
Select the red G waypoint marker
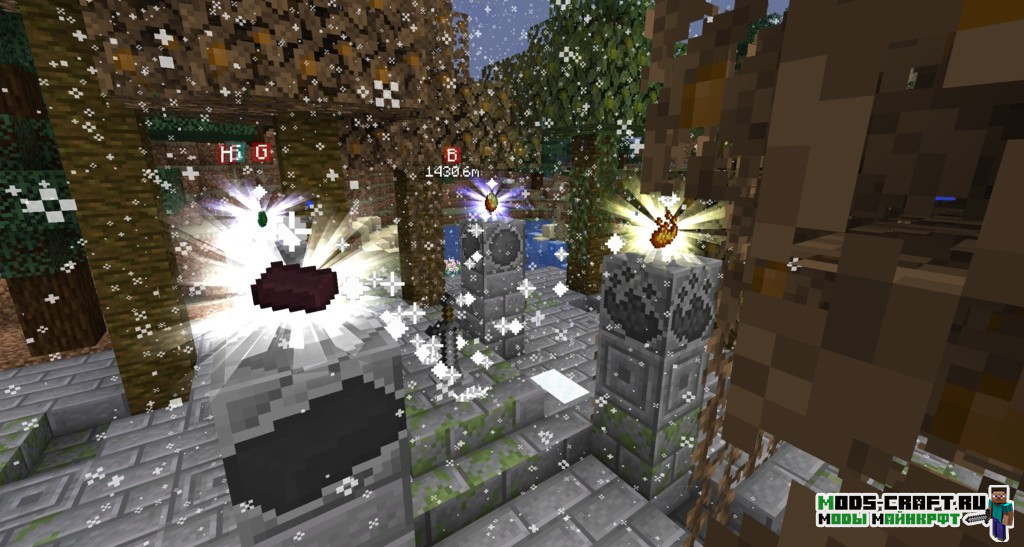pos(262,153)
